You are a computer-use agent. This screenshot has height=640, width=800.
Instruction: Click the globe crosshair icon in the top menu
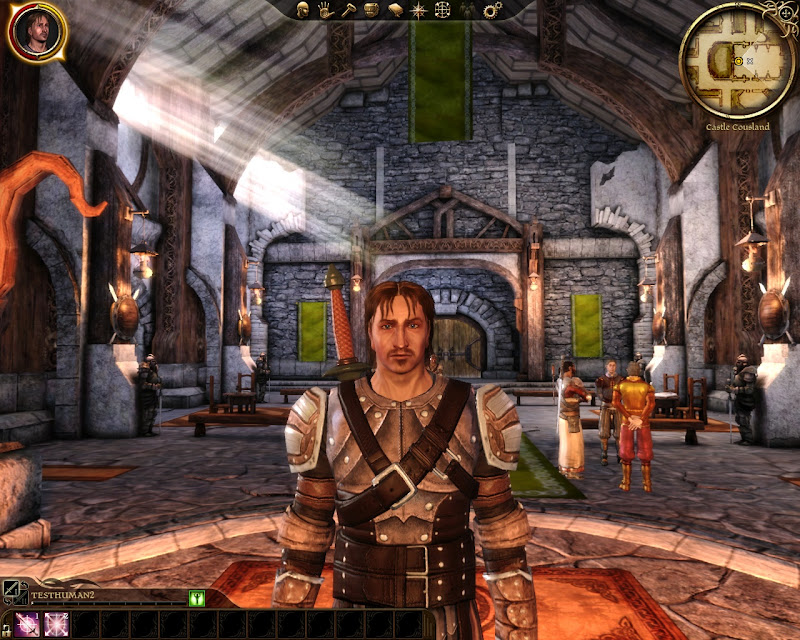(443, 10)
